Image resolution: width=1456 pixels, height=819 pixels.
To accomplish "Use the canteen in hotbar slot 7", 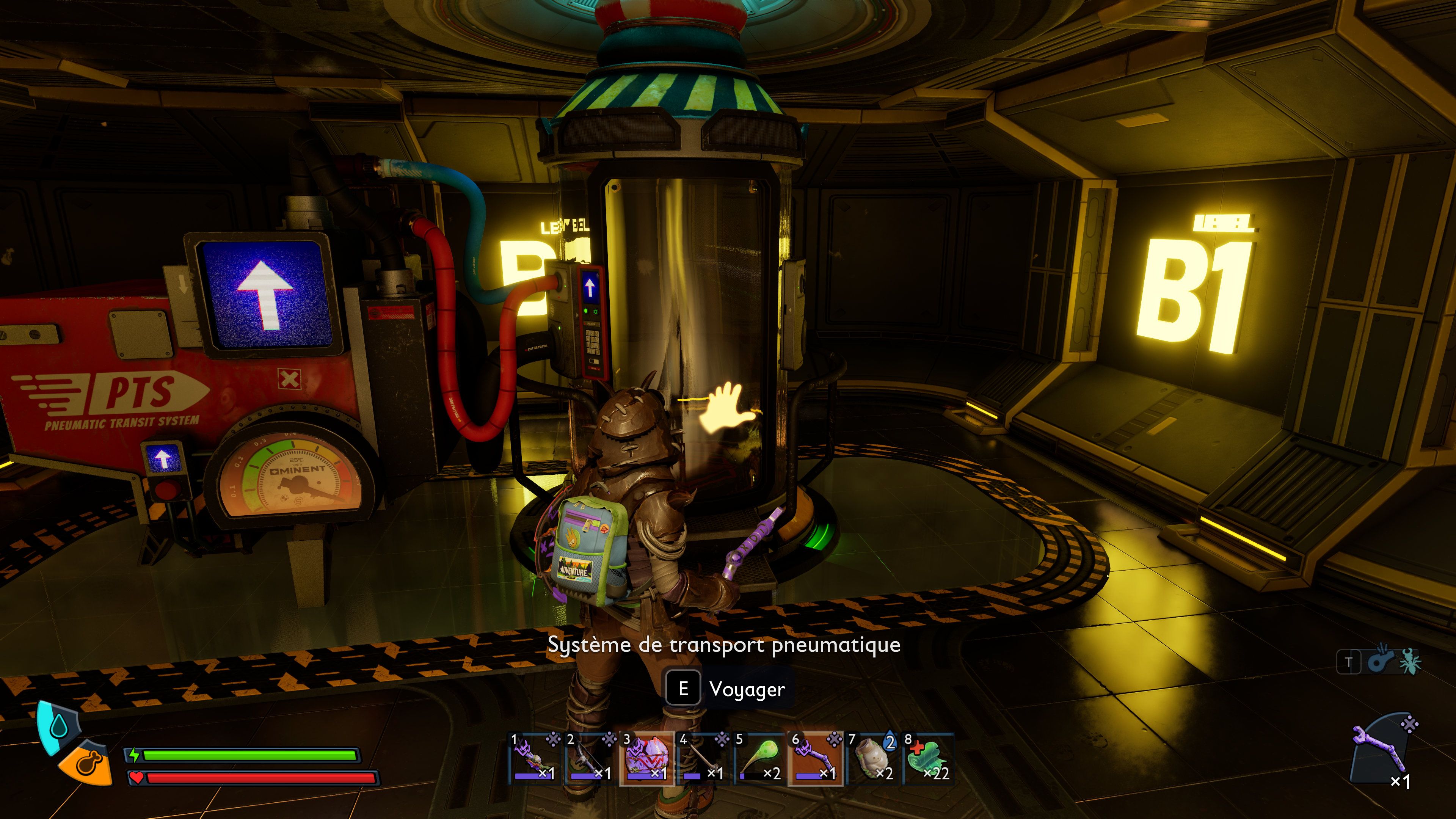I will [872, 758].
